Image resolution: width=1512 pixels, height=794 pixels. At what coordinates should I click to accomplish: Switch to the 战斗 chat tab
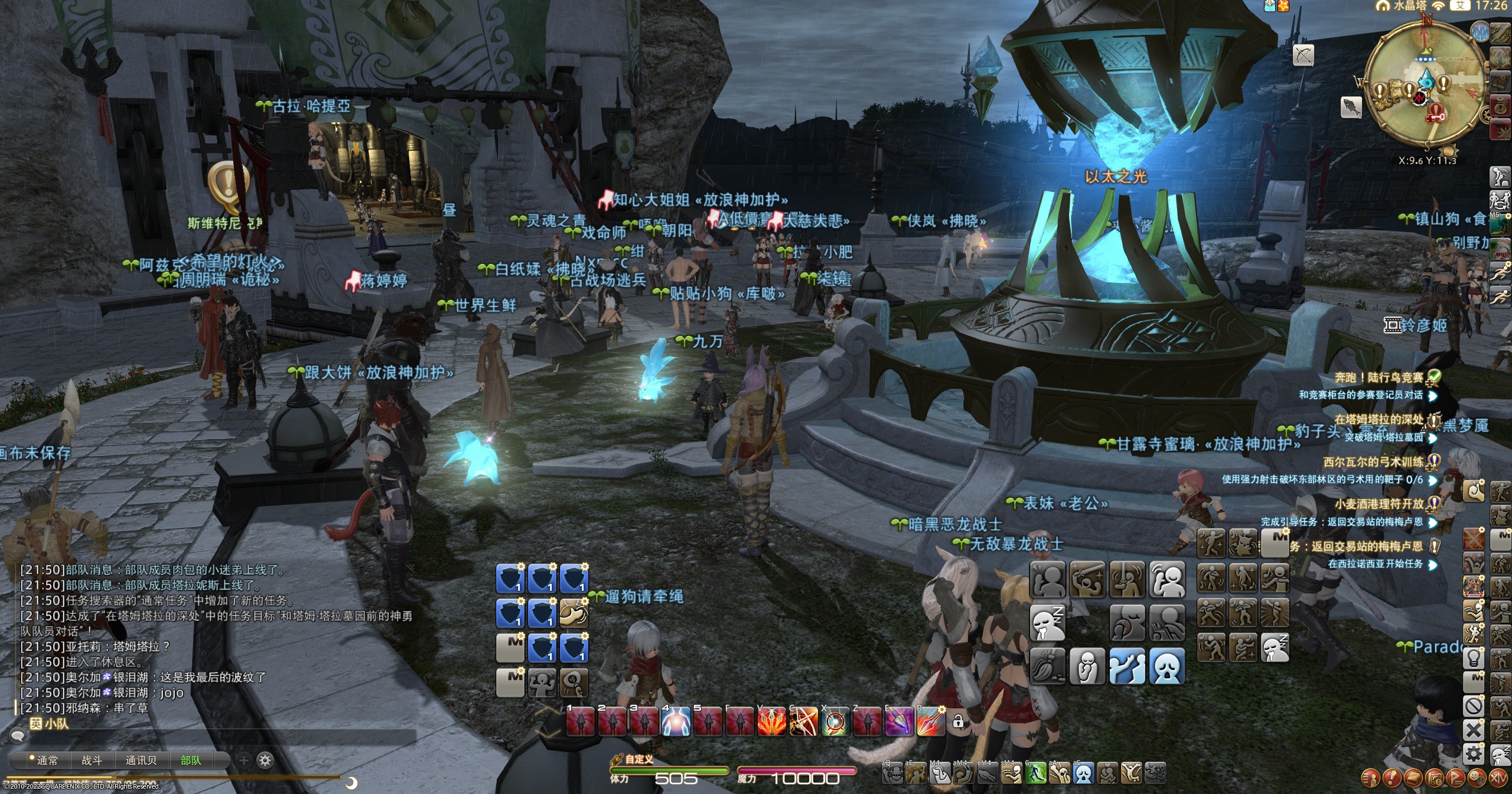click(x=92, y=761)
